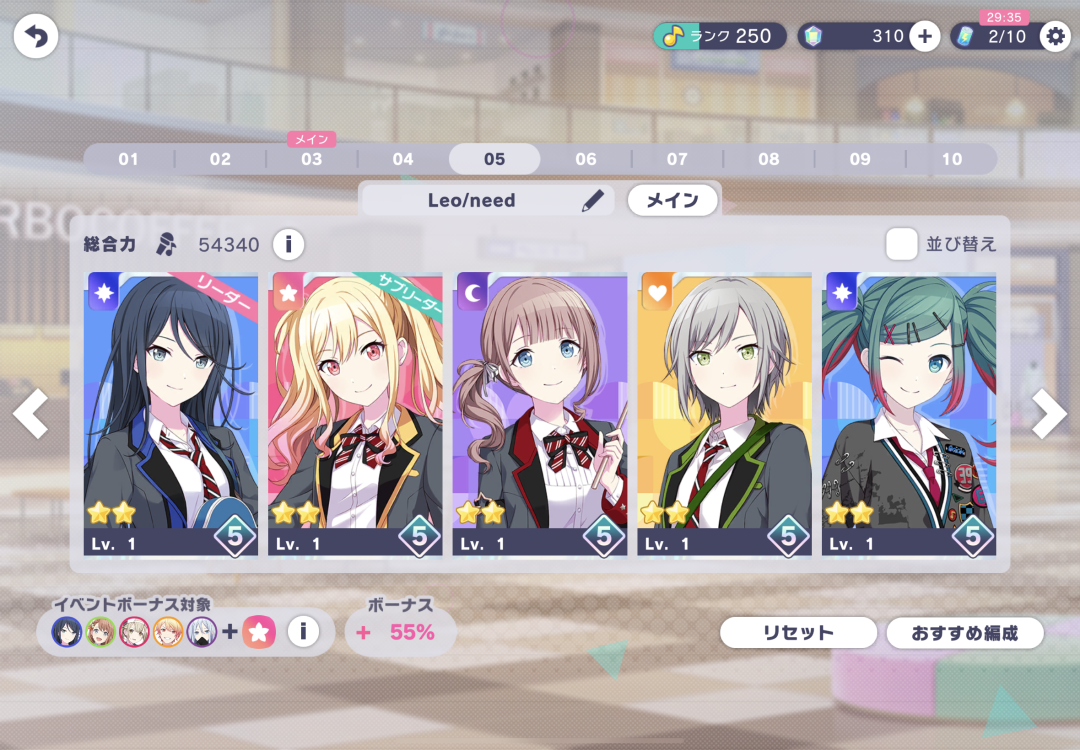Edit the Leo/need deck name with pencil
This screenshot has width=1080, height=750.
(x=592, y=201)
